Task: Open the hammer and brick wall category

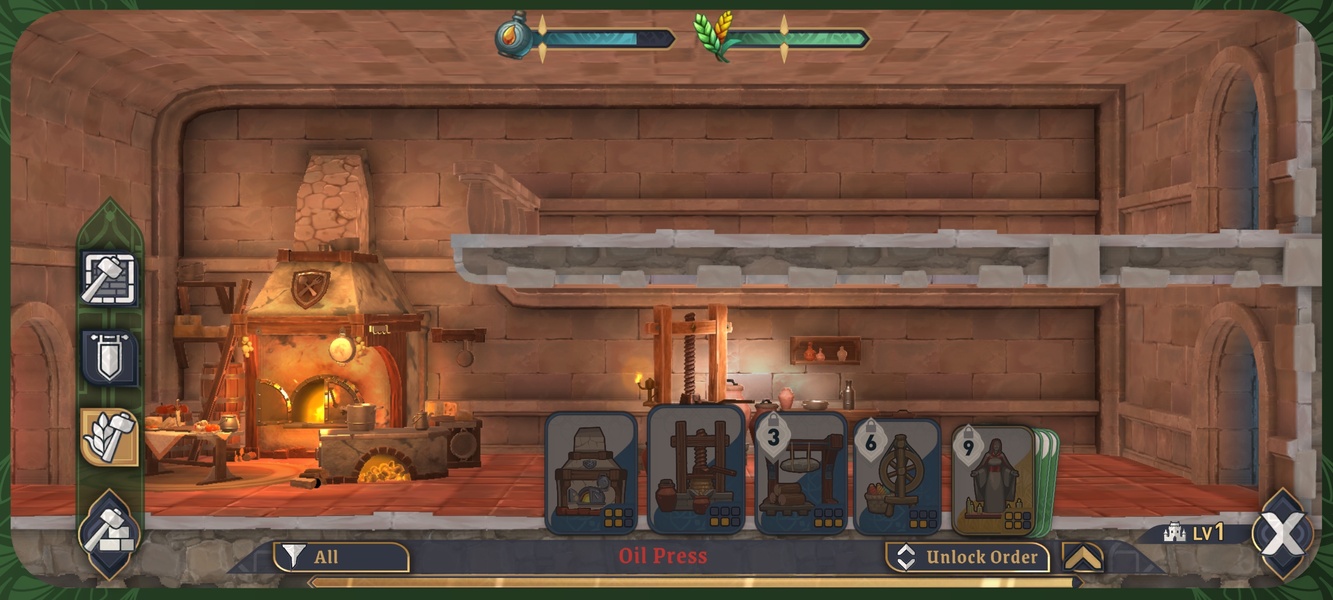Action: pos(110,279)
